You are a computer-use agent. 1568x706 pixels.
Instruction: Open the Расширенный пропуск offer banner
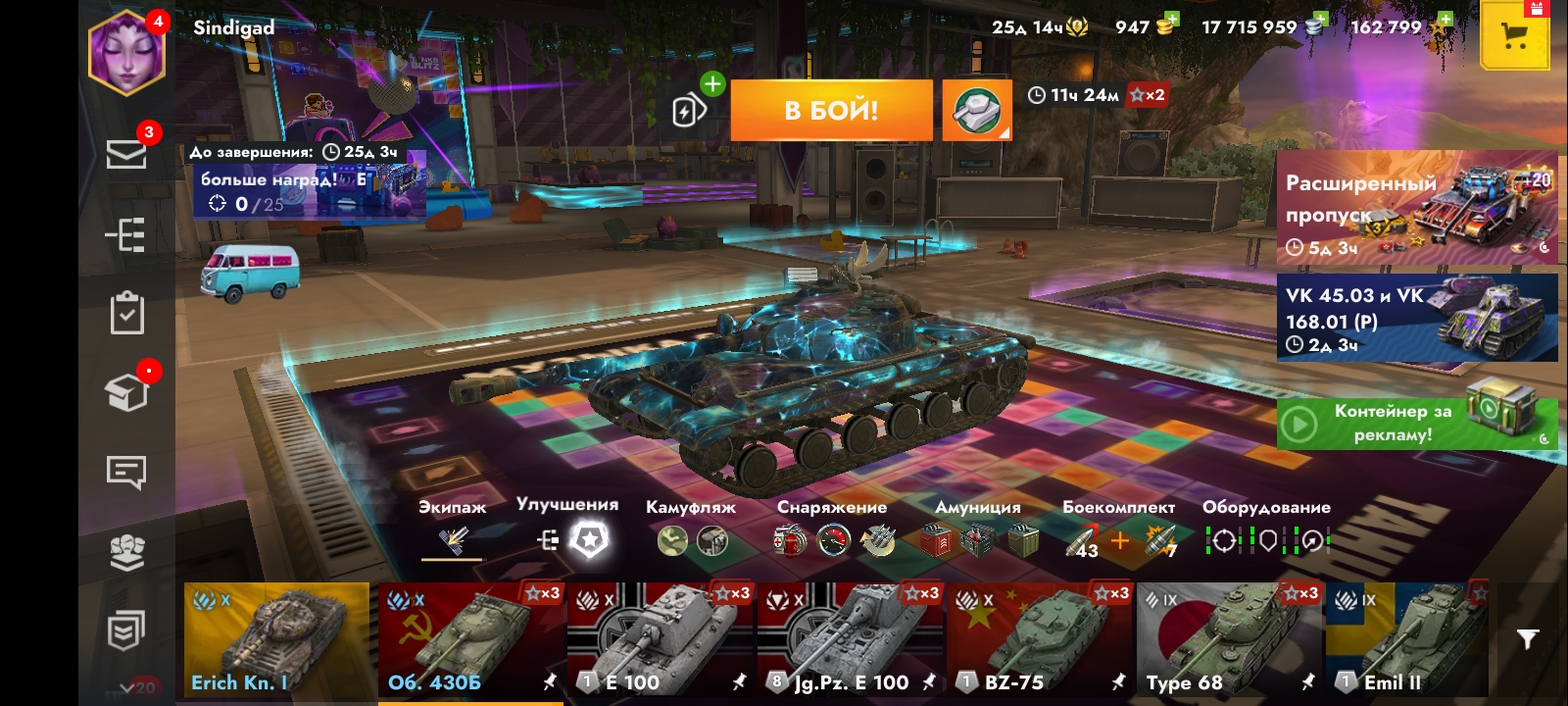coord(1417,209)
